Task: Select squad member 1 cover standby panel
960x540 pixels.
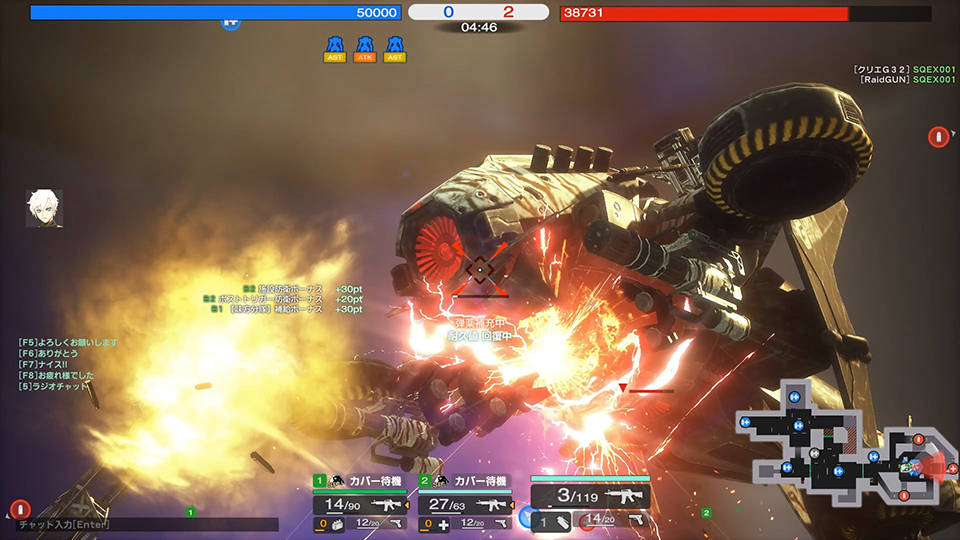Action: tap(361, 481)
